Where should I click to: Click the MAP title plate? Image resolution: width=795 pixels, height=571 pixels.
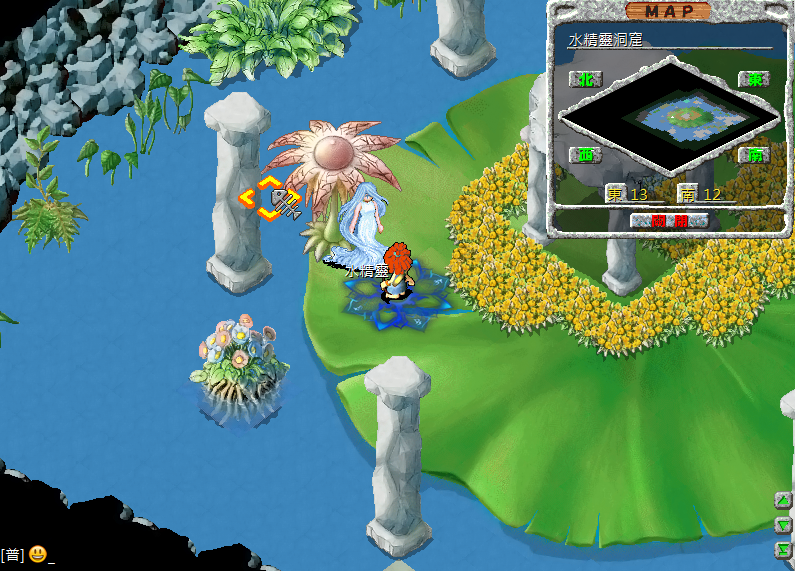[668, 11]
